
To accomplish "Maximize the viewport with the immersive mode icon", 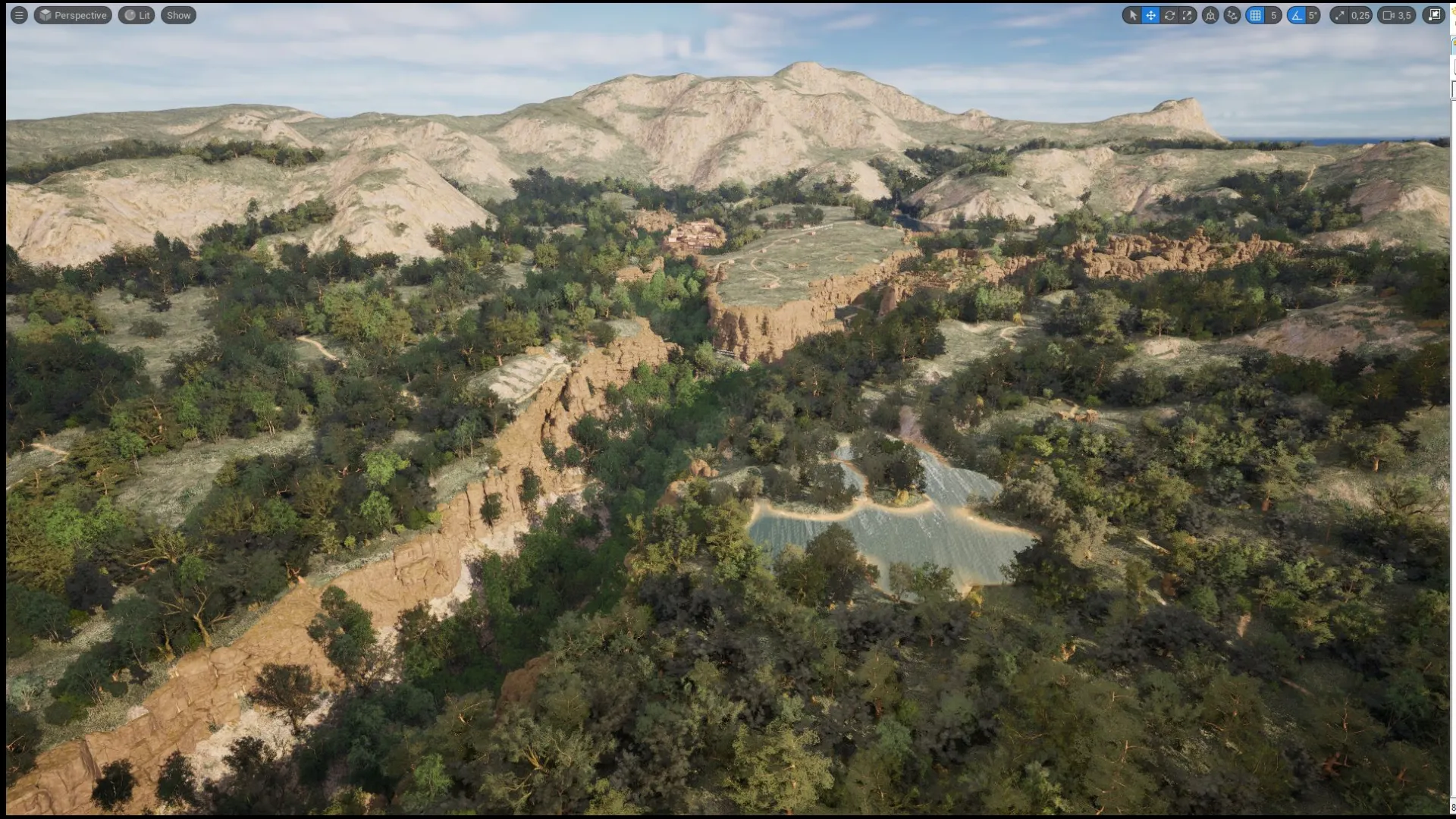I will pos(1433,15).
